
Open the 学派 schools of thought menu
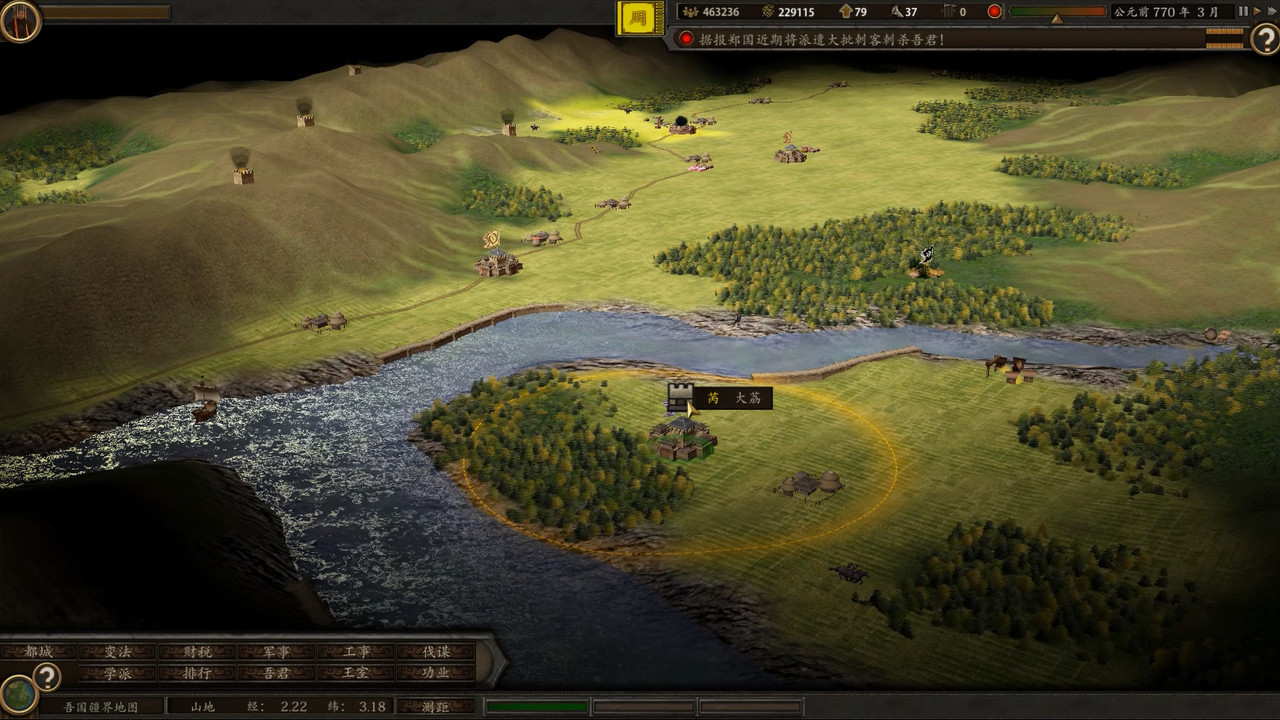(118, 673)
